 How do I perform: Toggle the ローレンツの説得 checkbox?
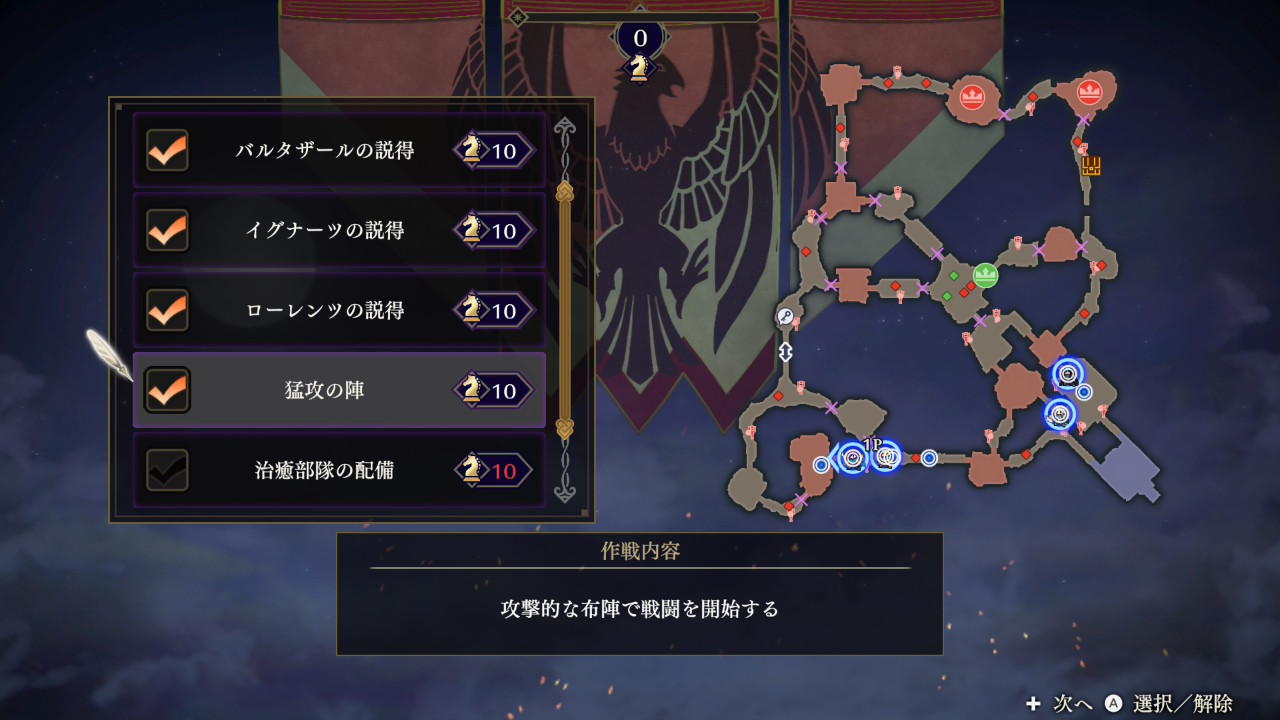point(167,311)
